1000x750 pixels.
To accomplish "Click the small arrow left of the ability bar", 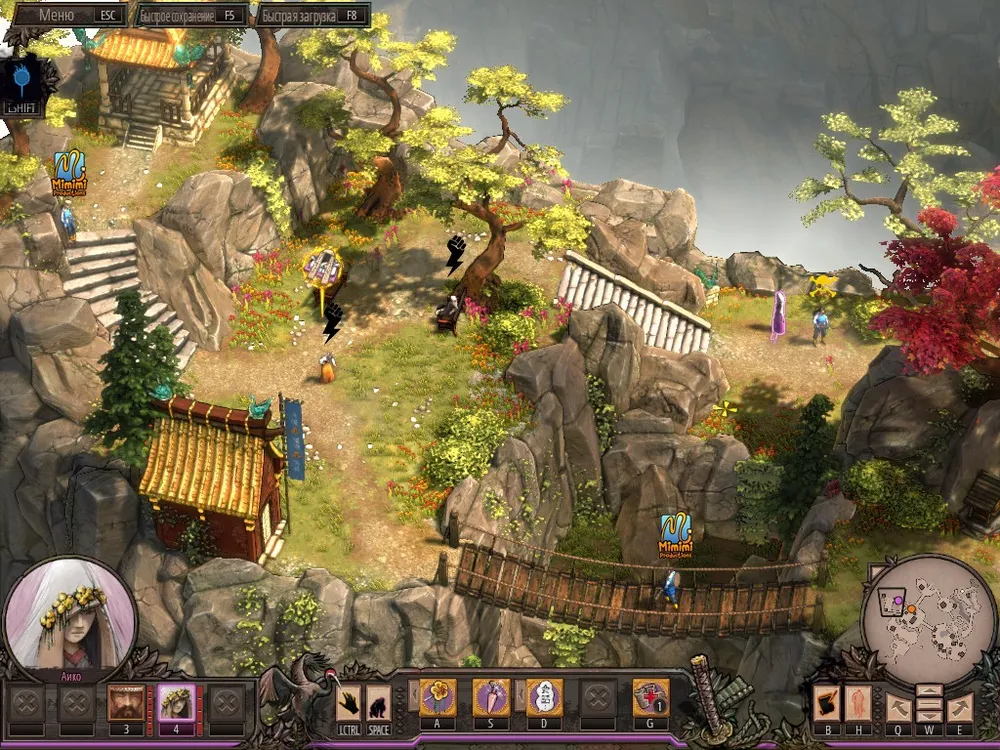I will pos(411,694).
